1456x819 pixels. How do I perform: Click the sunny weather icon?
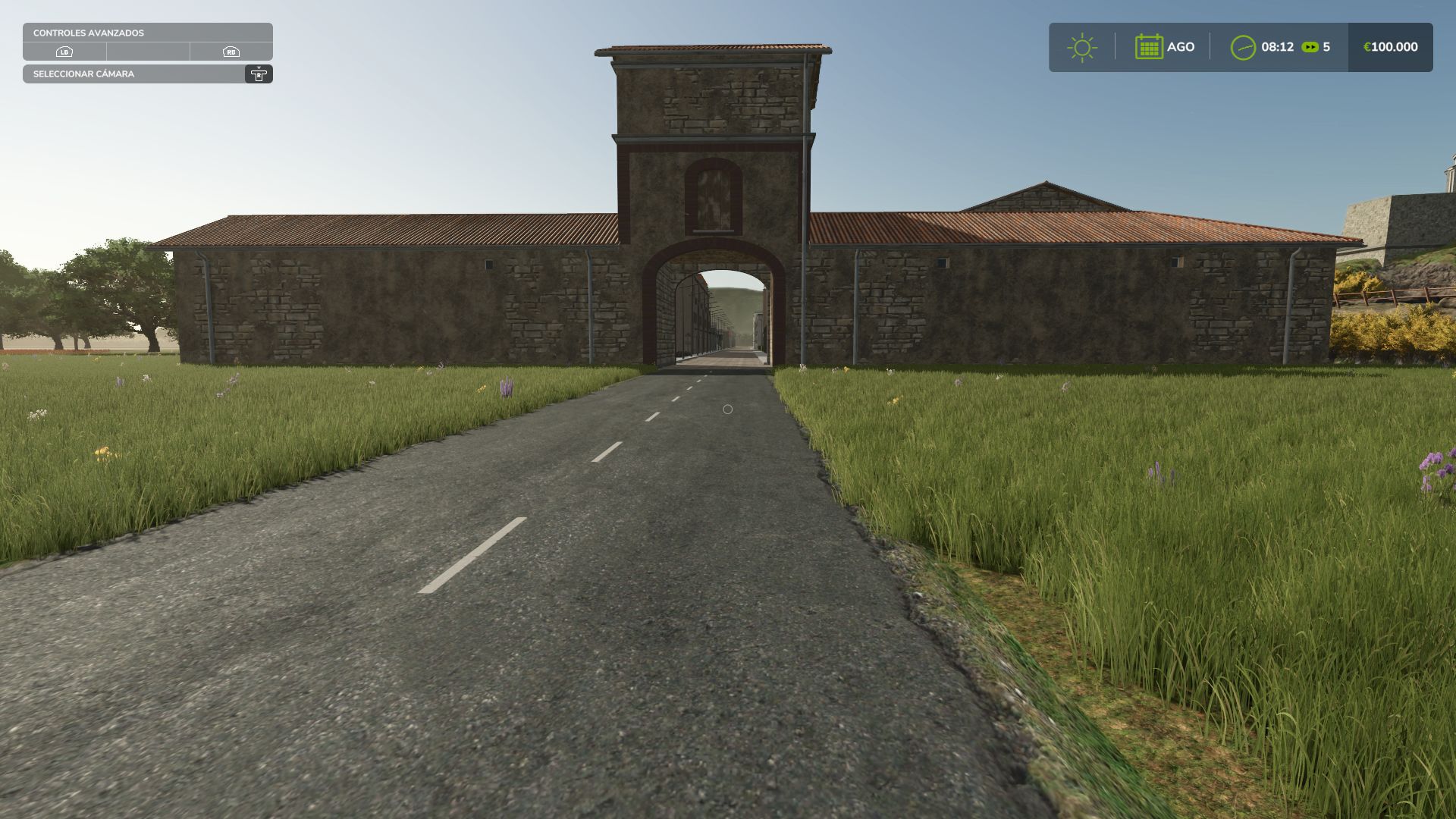pos(1081,47)
